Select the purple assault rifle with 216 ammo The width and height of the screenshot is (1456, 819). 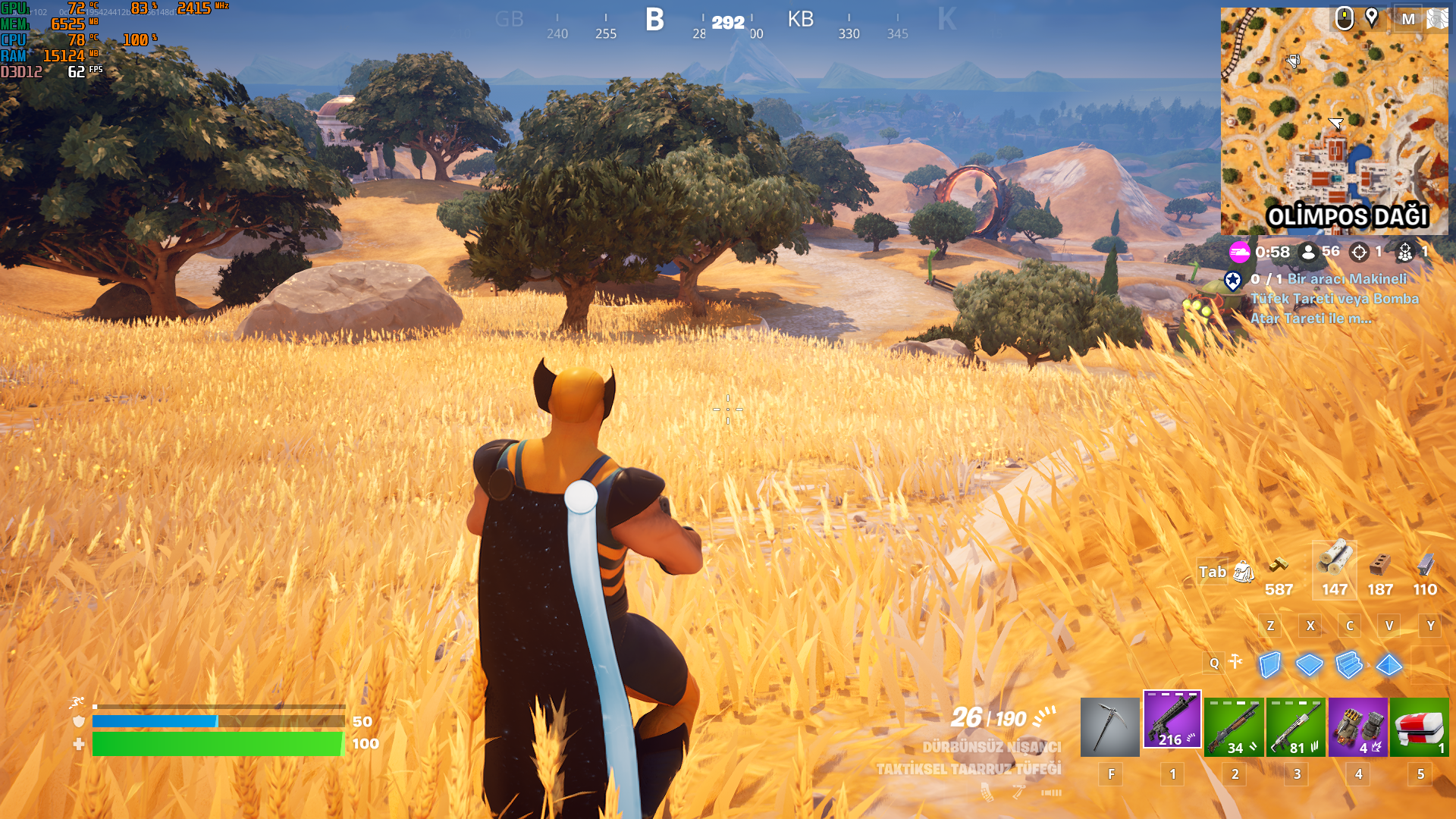(1172, 720)
